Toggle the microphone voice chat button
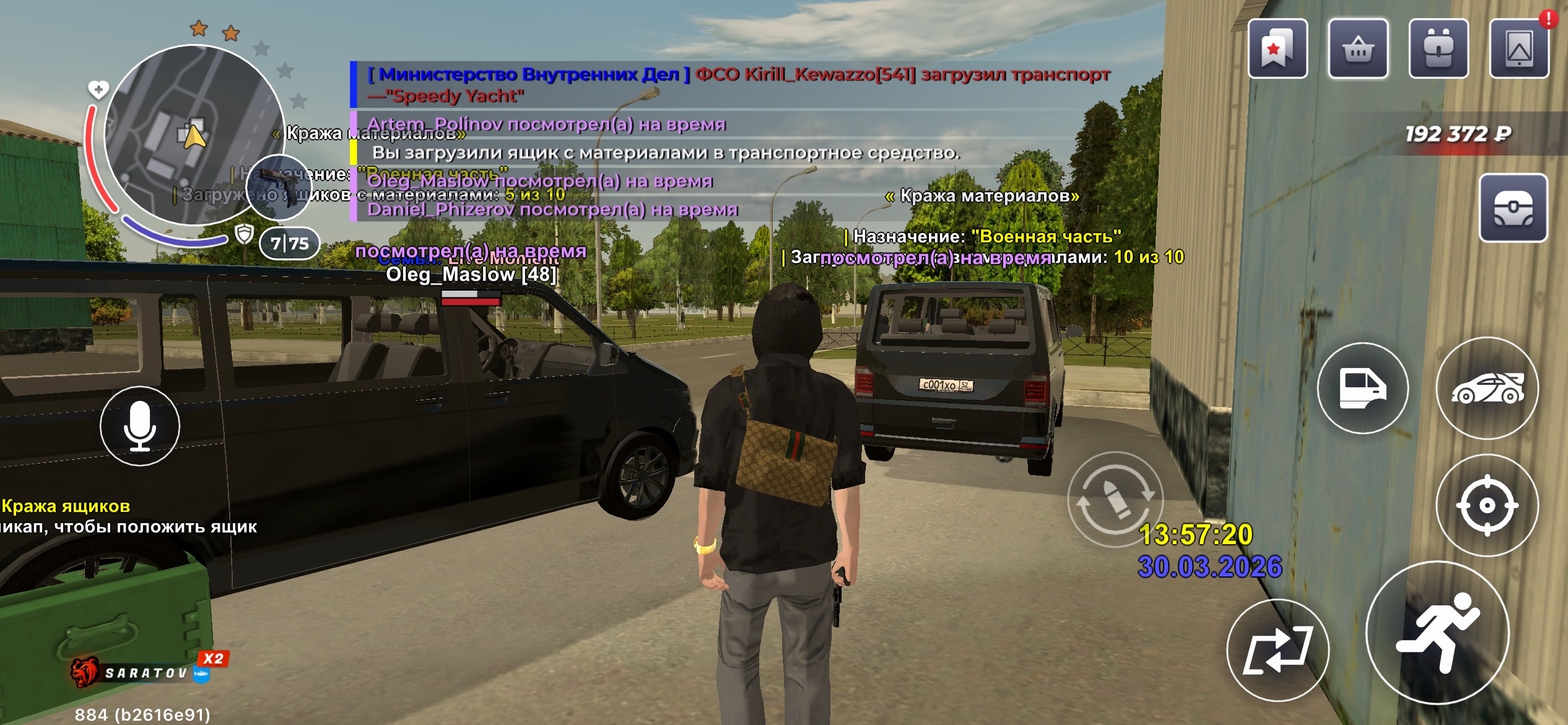The height and width of the screenshot is (725, 1568). point(140,426)
